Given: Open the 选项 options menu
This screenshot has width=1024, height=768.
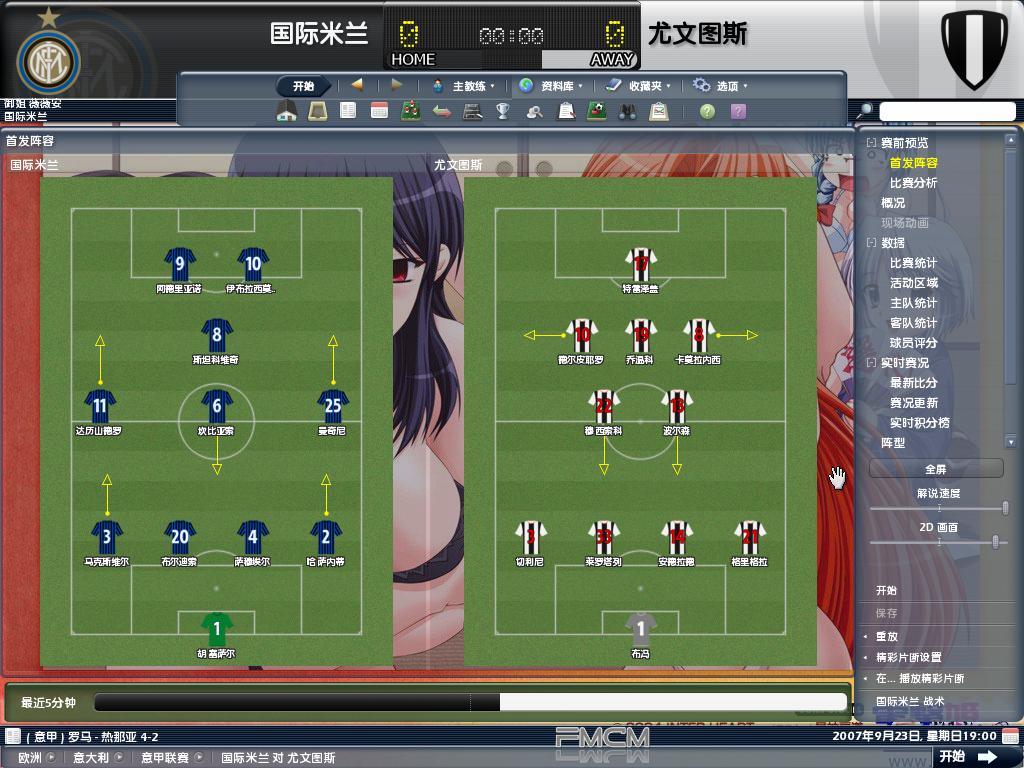Looking at the screenshot, I should tap(722, 86).
